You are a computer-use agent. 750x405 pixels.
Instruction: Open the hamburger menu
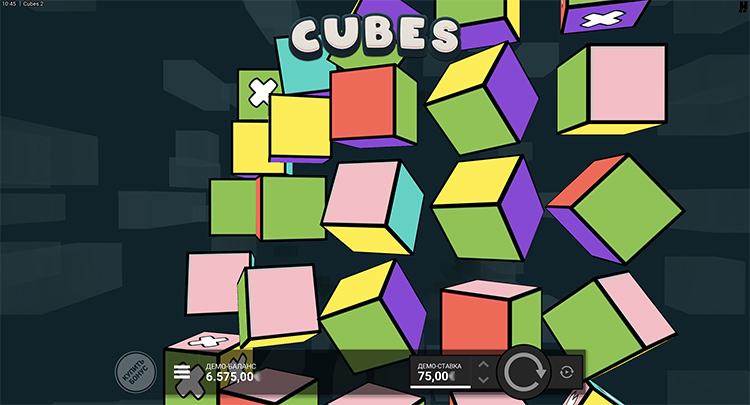tap(182, 372)
